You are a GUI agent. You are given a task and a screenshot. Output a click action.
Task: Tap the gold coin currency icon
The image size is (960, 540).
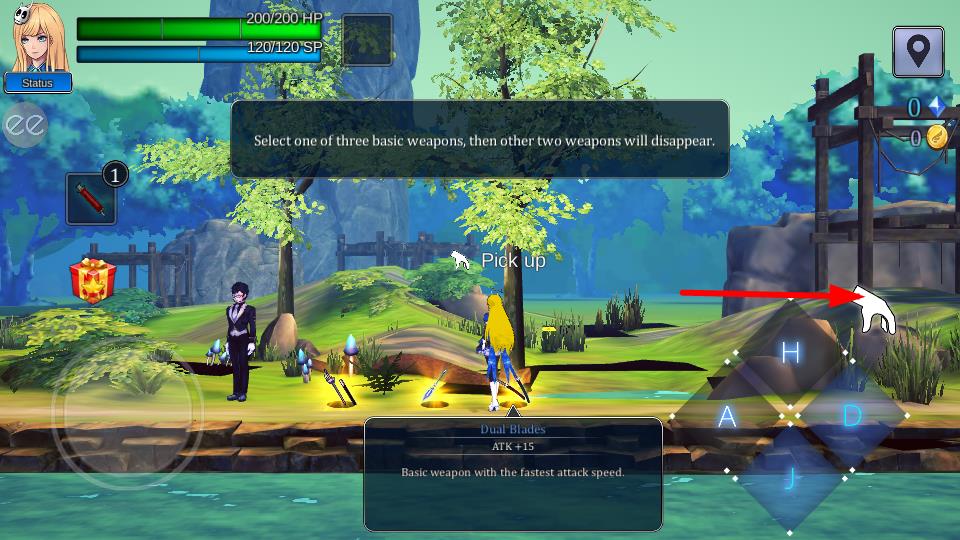[936, 138]
